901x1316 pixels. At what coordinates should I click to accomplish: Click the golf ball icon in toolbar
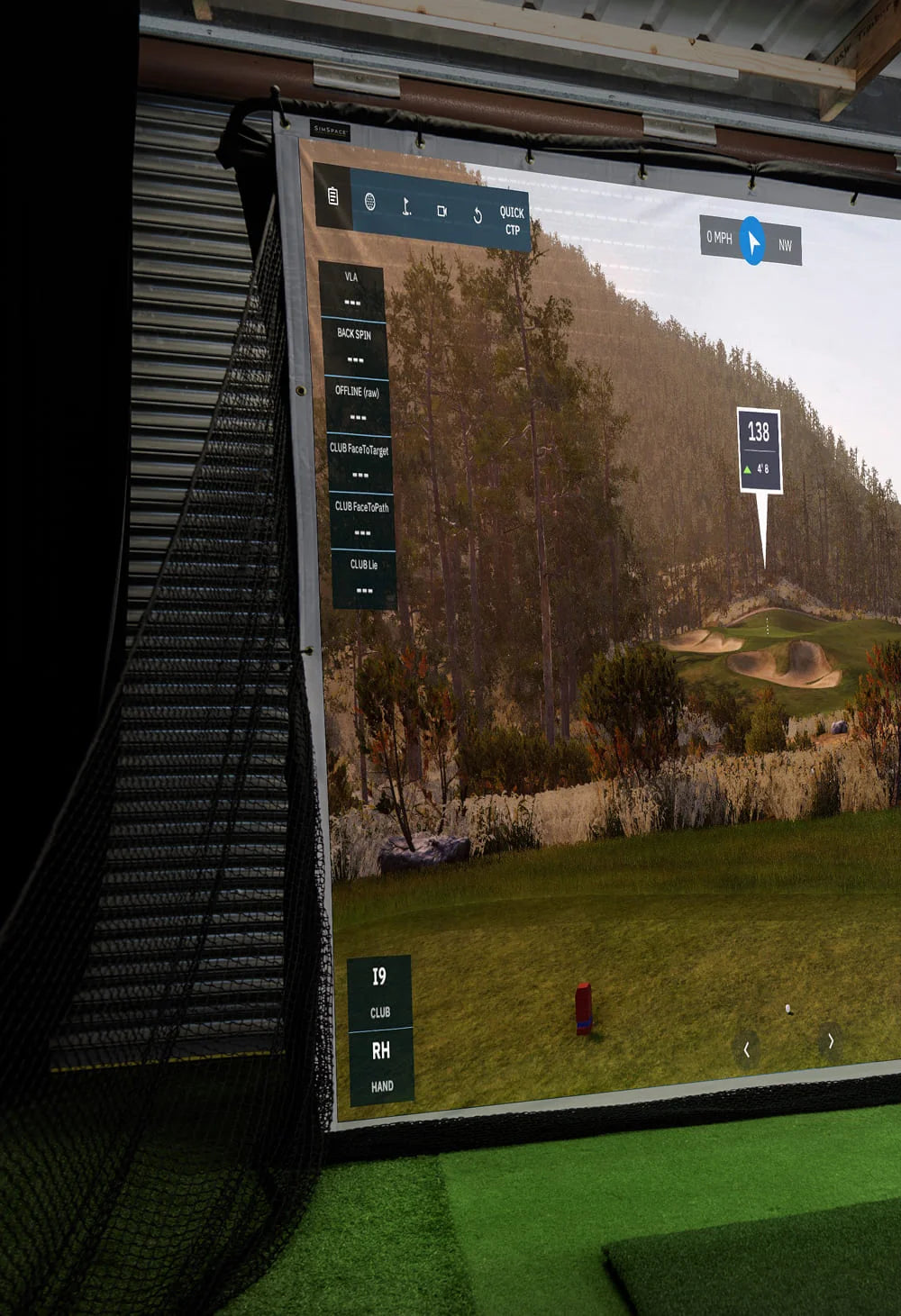pyautogui.click(x=369, y=202)
